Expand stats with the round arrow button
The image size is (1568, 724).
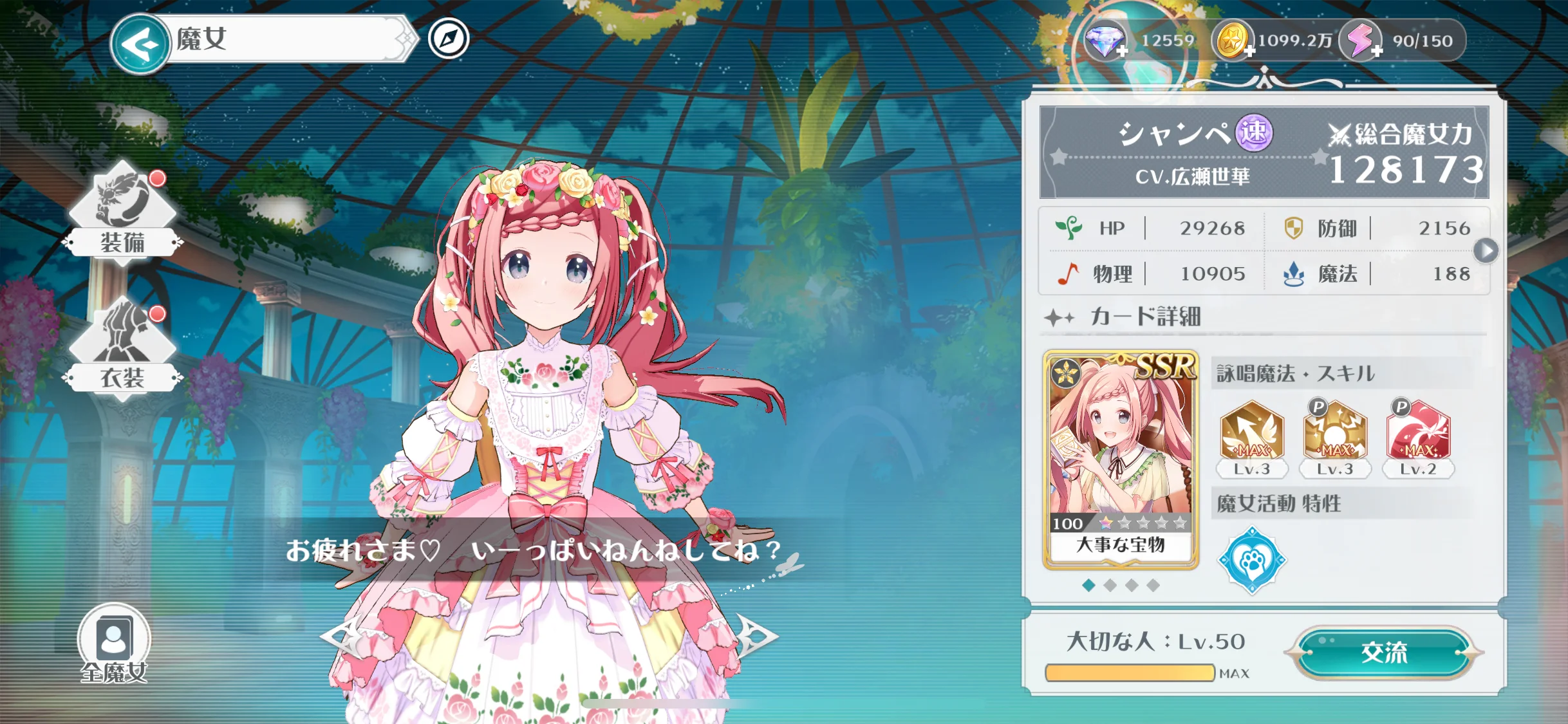pos(1486,250)
